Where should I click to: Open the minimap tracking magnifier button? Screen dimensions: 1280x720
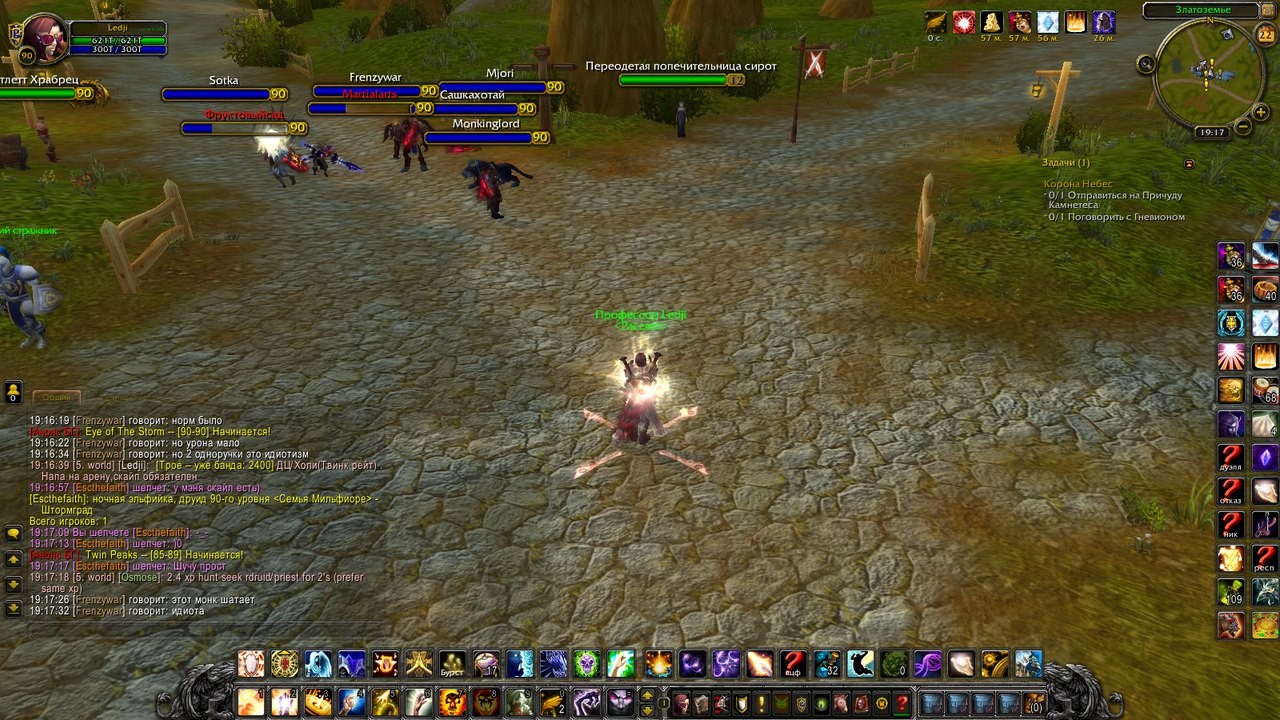[x=1146, y=64]
